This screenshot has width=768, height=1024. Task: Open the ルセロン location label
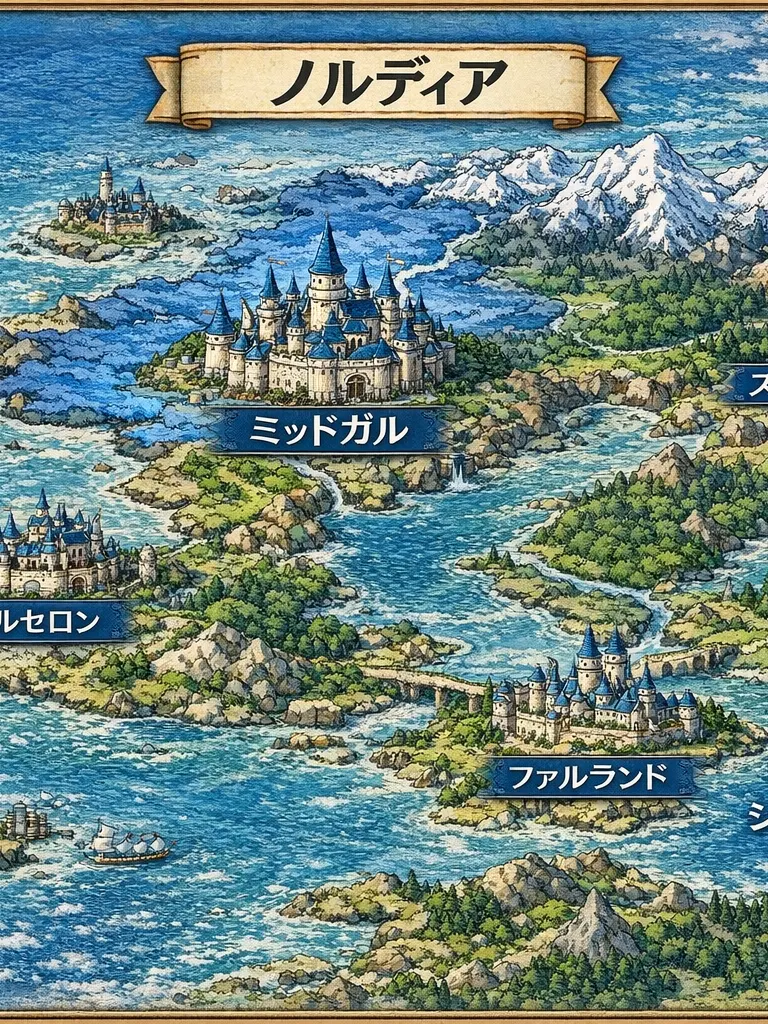(x=55, y=623)
